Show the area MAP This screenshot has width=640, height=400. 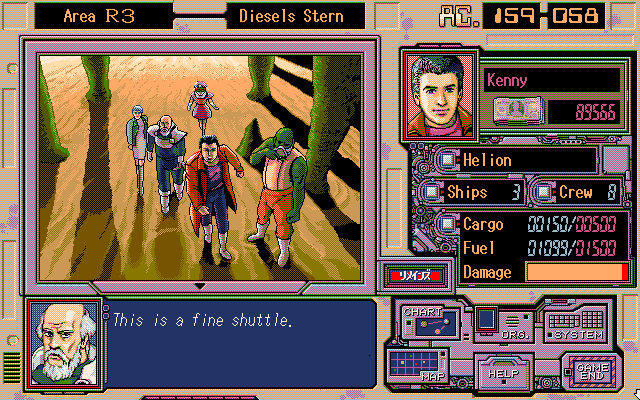click(418, 363)
